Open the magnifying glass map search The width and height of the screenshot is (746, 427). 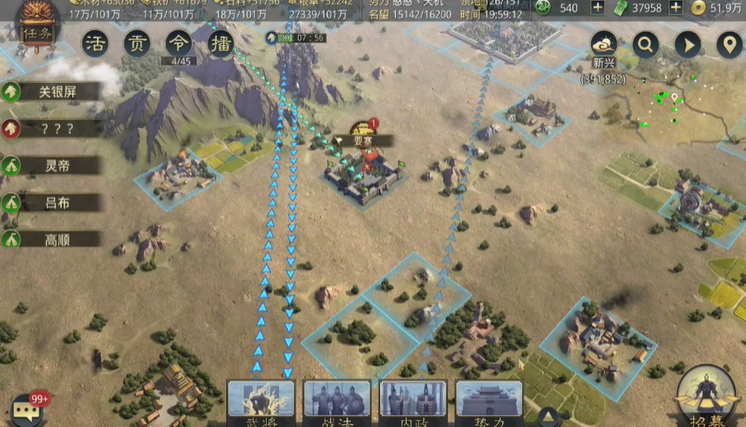click(x=646, y=44)
